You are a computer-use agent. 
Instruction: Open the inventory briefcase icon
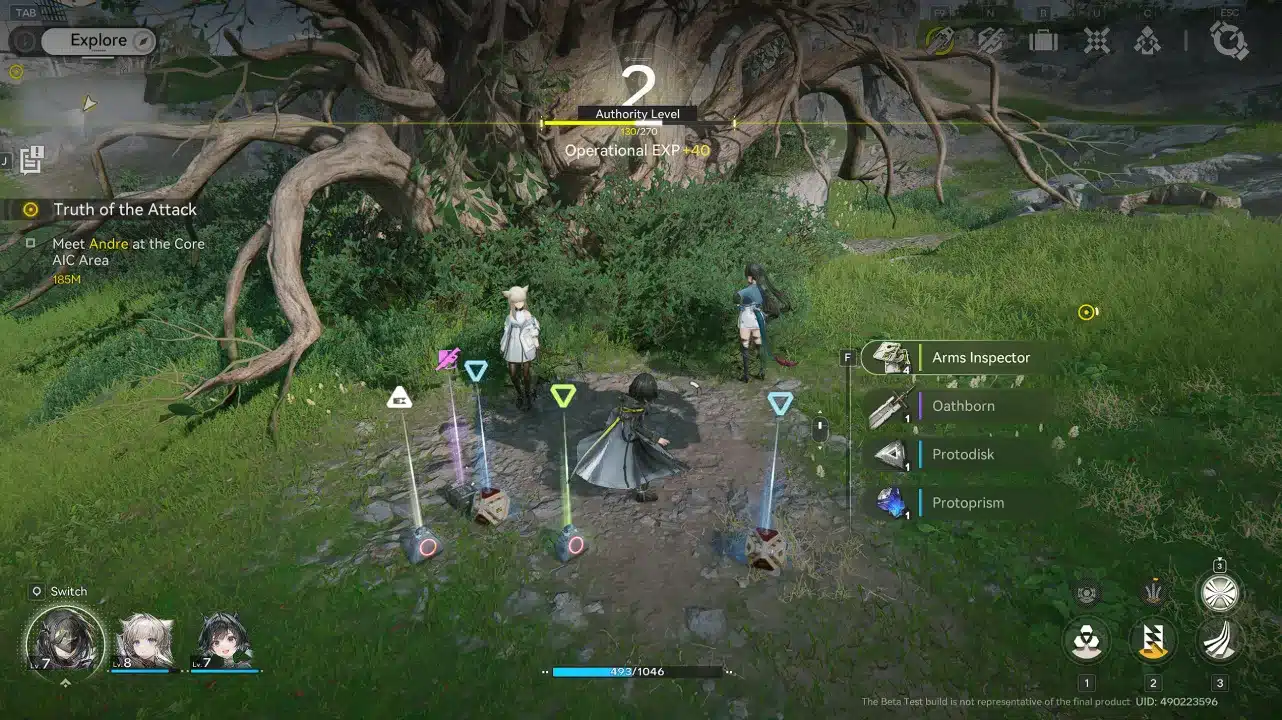point(1043,40)
